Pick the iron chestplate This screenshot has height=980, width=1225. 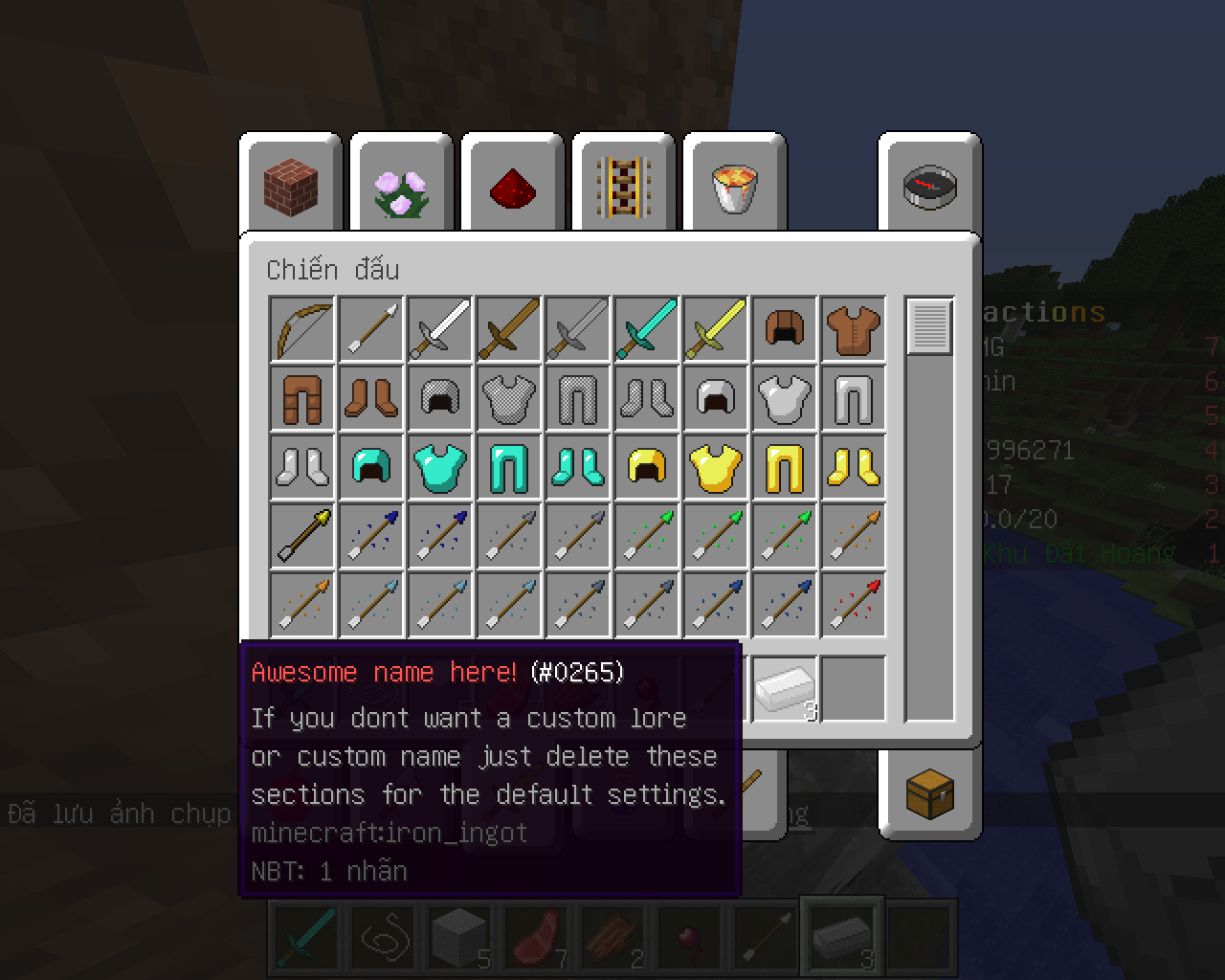[785, 398]
